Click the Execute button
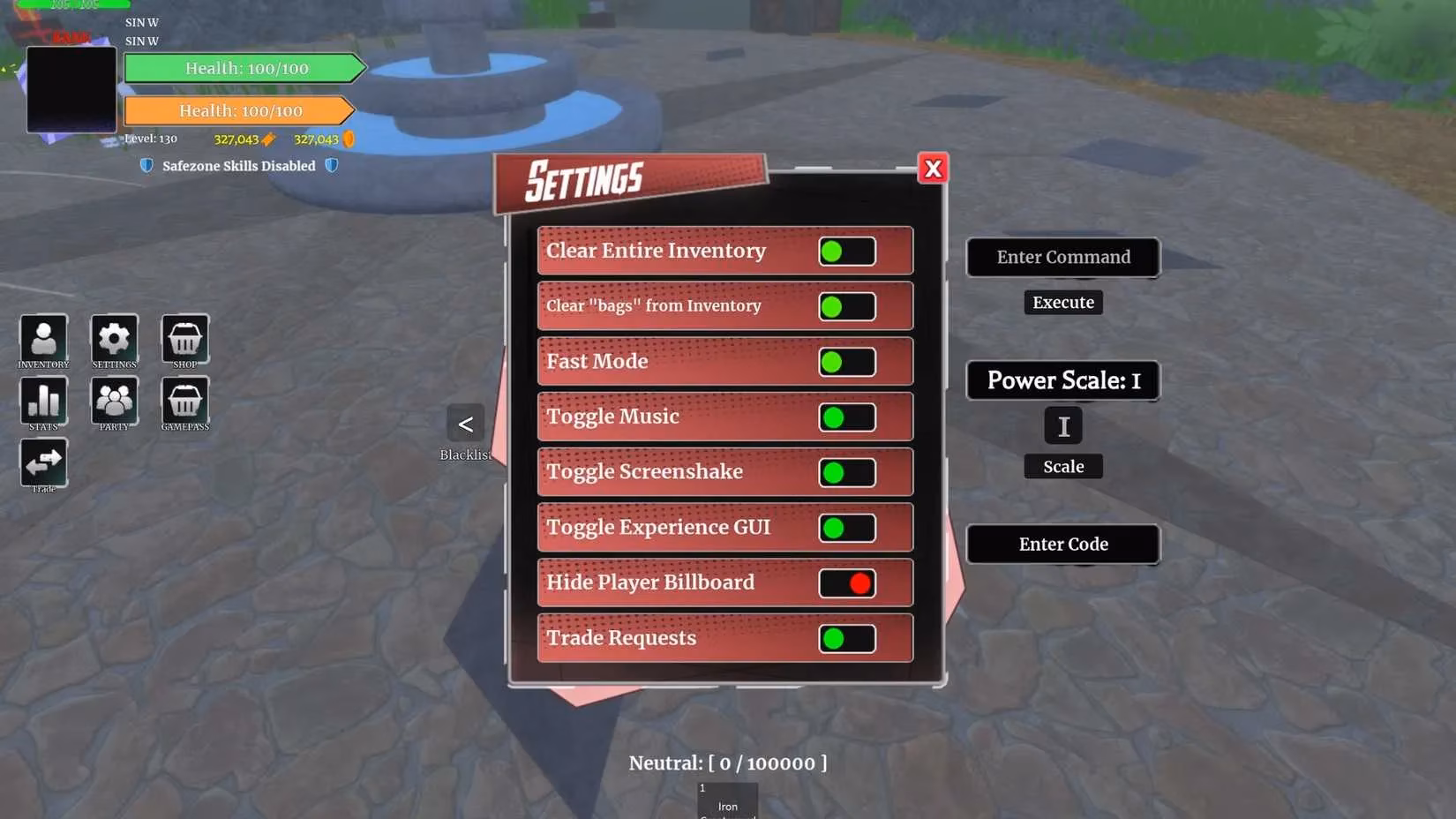 (x=1062, y=302)
